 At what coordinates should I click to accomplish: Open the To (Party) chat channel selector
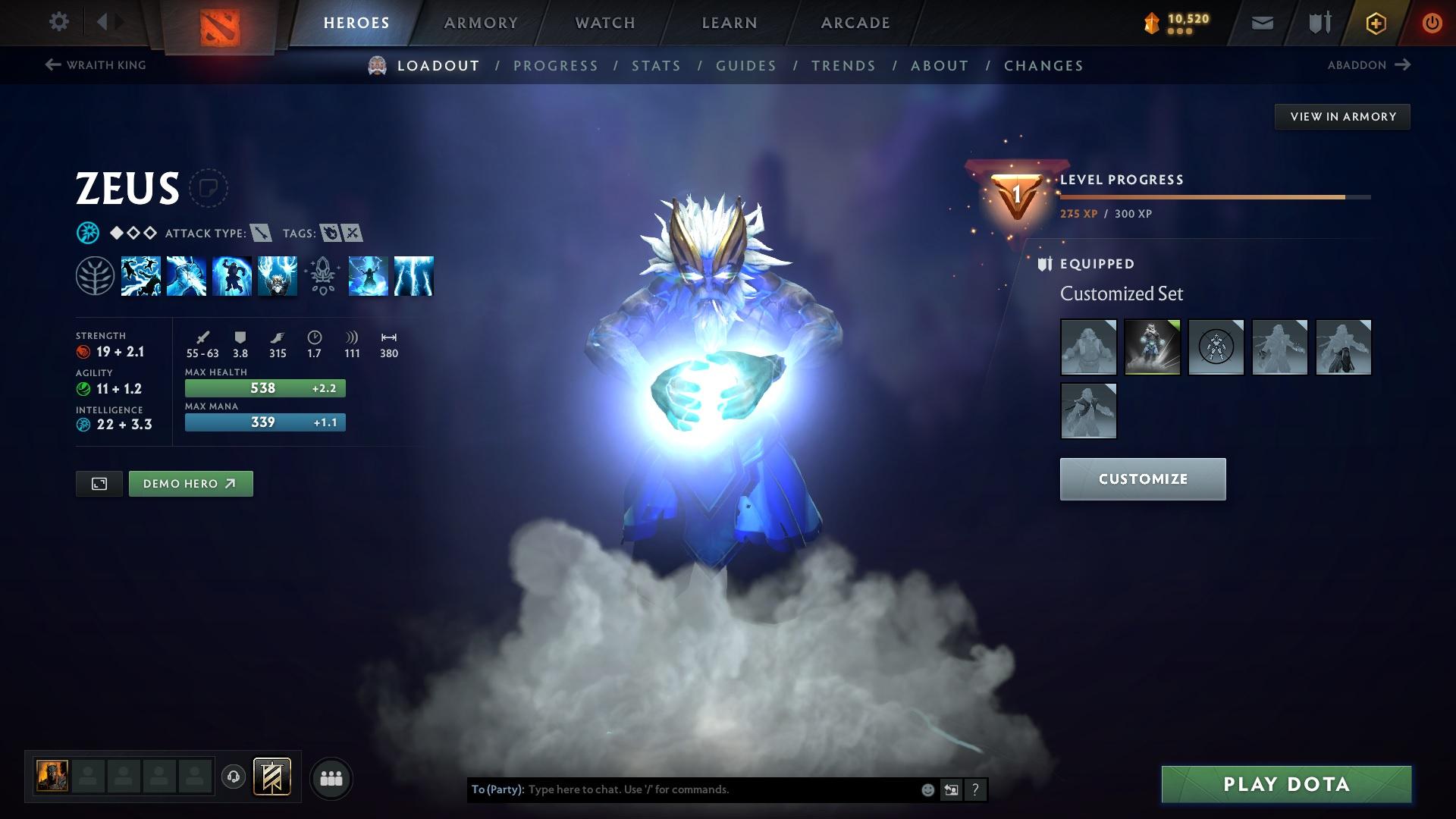coord(497,789)
